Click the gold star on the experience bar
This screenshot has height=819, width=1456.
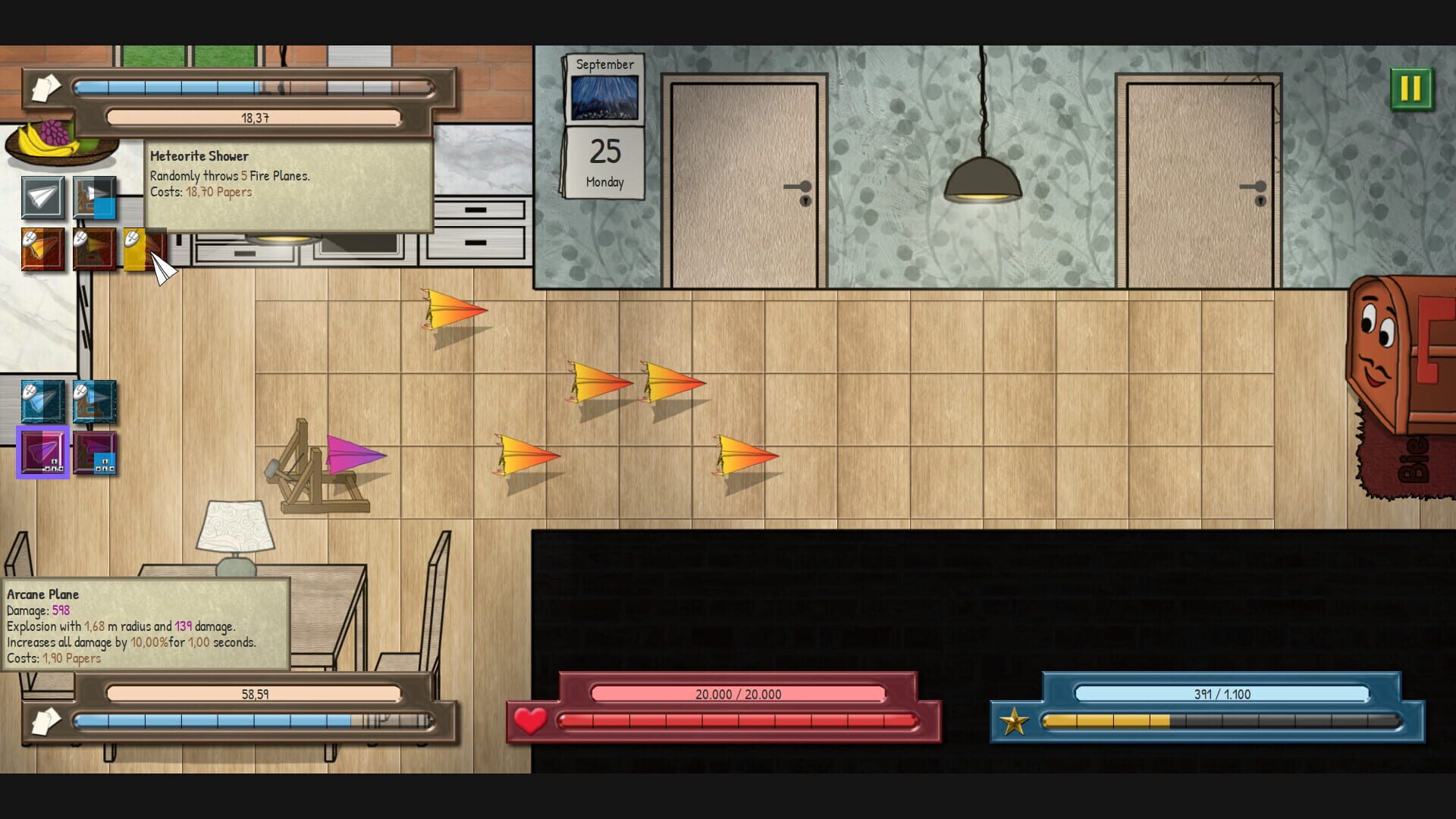pyautogui.click(x=1015, y=721)
